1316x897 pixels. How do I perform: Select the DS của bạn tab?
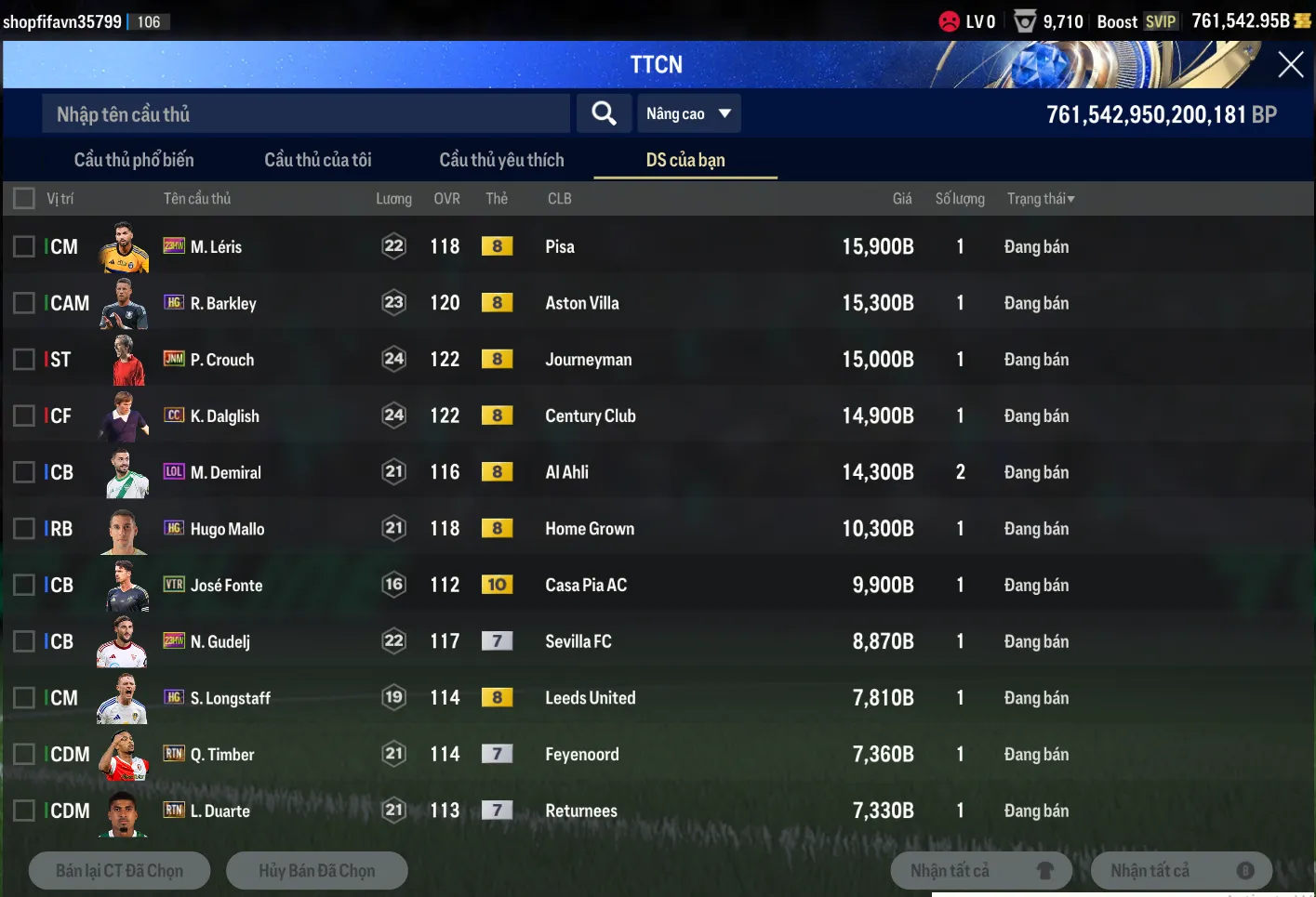click(685, 160)
